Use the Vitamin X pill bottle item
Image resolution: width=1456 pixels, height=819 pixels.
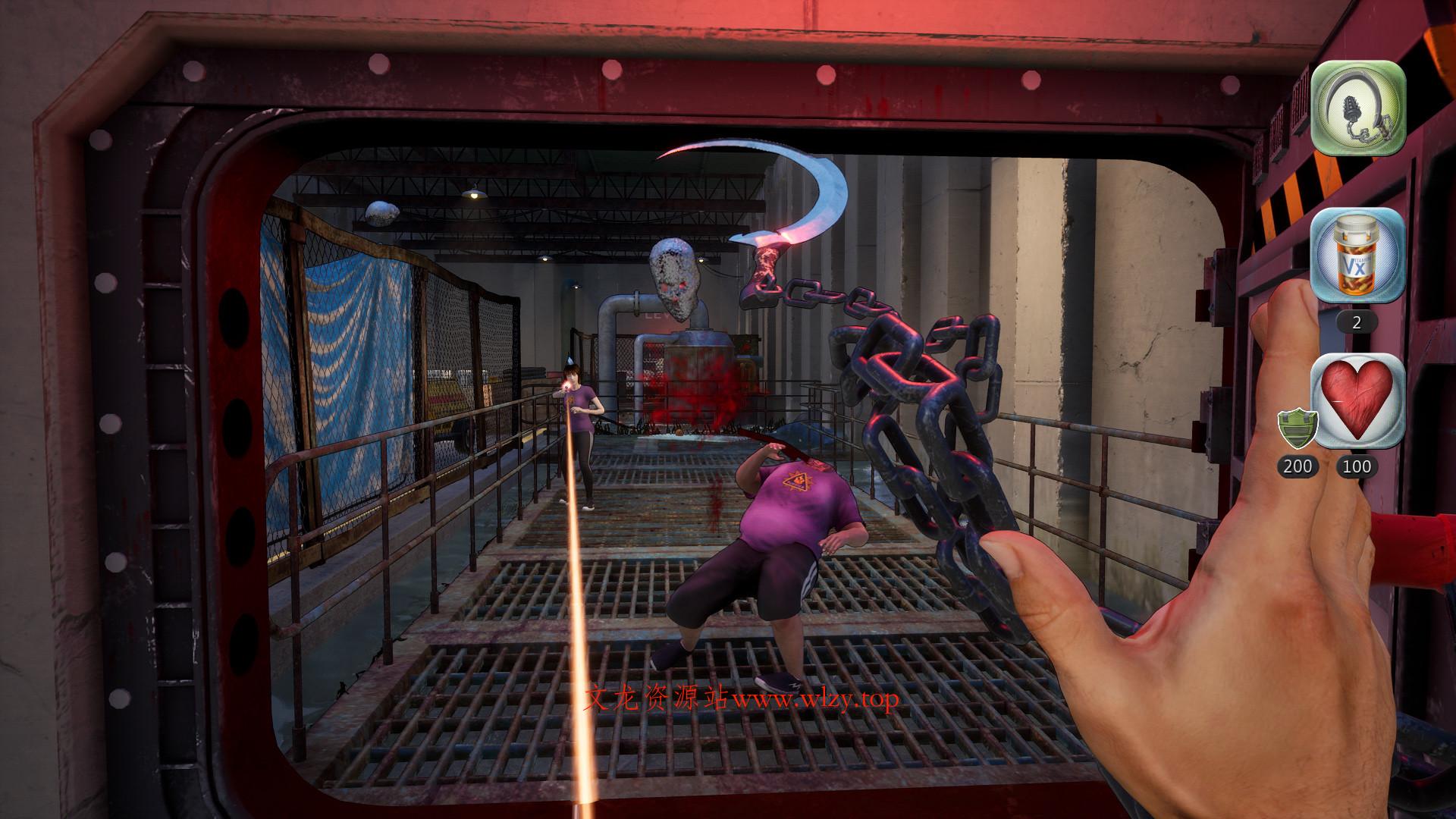tap(1358, 256)
